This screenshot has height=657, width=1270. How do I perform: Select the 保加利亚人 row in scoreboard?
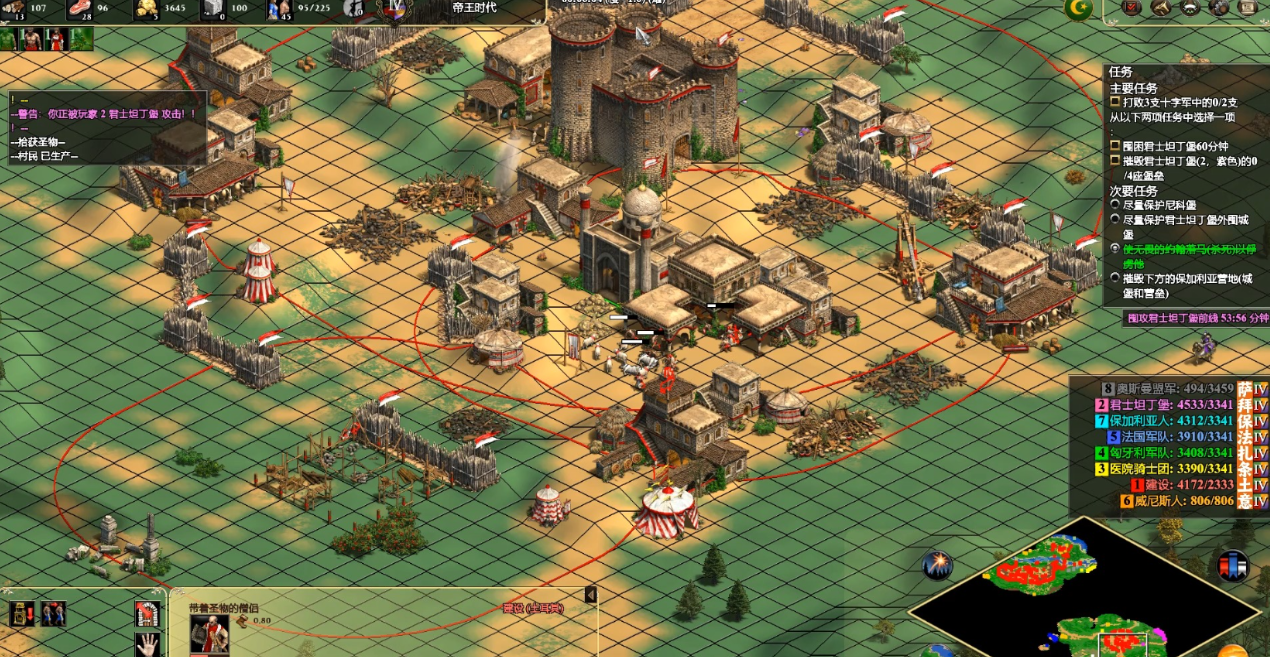coord(1166,421)
